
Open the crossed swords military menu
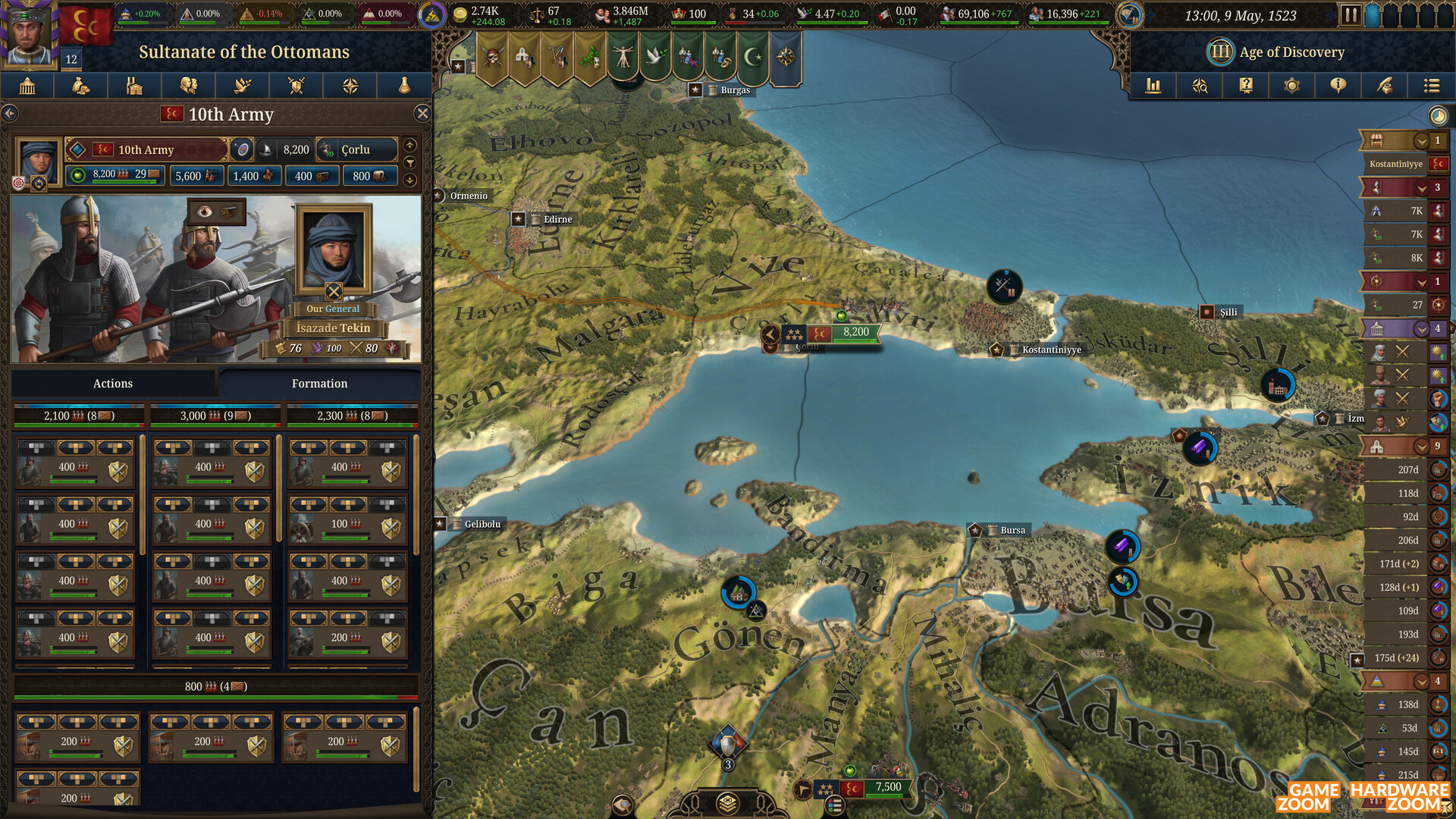click(x=297, y=86)
